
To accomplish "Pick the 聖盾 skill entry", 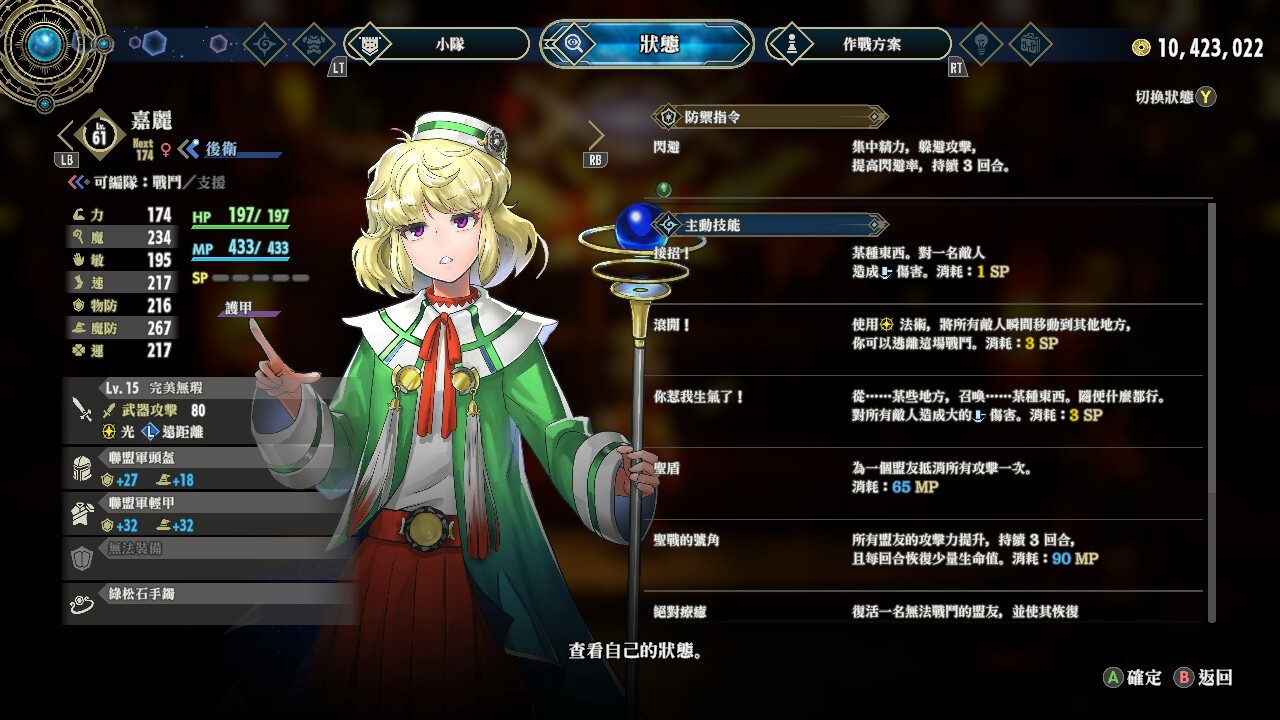I will click(925, 477).
